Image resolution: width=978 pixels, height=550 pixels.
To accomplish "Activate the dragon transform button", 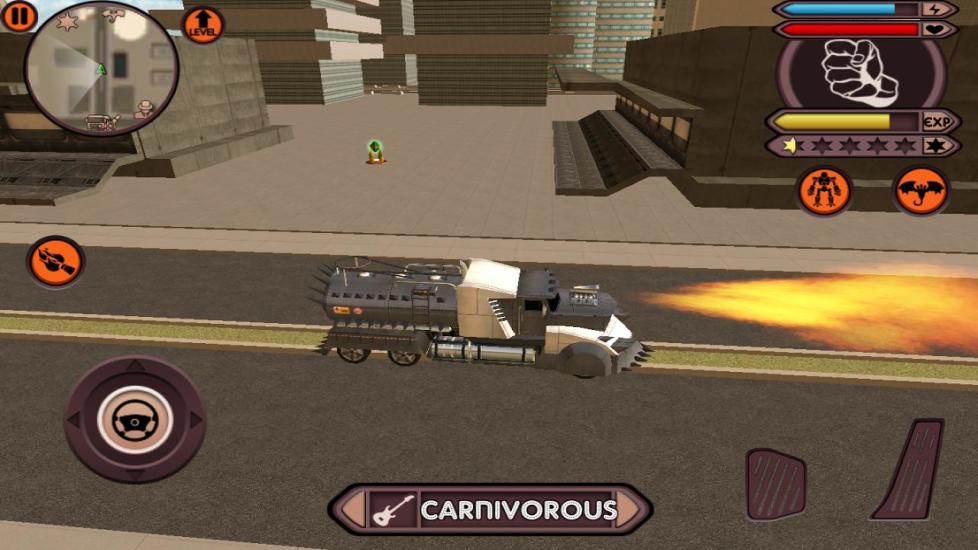I will pyautogui.click(x=920, y=190).
